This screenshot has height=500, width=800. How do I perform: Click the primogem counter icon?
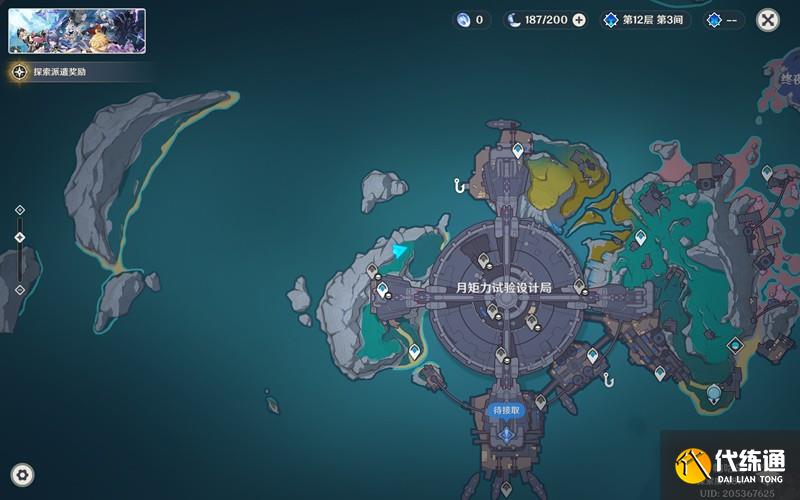tap(463, 20)
